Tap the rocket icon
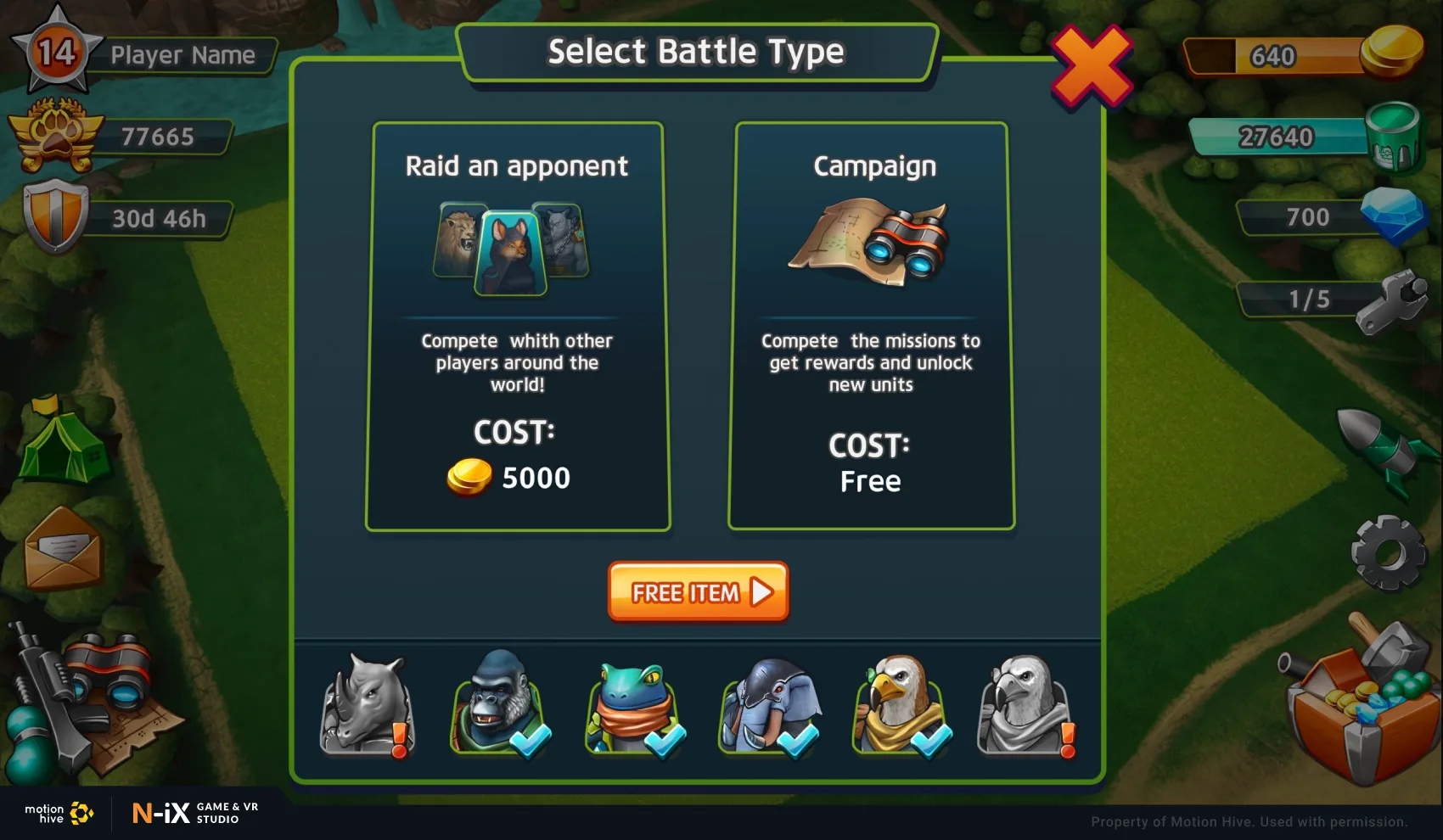The height and width of the screenshot is (840, 1443). click(1382, 447)
